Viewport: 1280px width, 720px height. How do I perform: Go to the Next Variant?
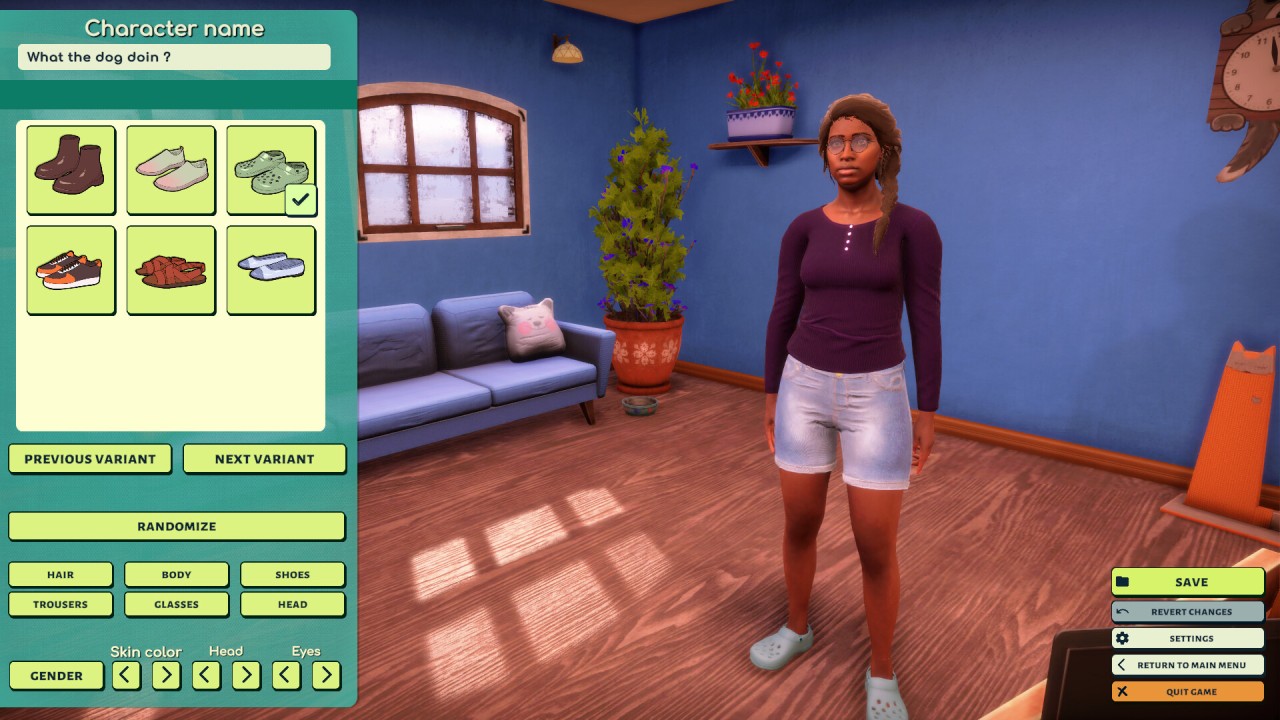[x=264, y=459]
